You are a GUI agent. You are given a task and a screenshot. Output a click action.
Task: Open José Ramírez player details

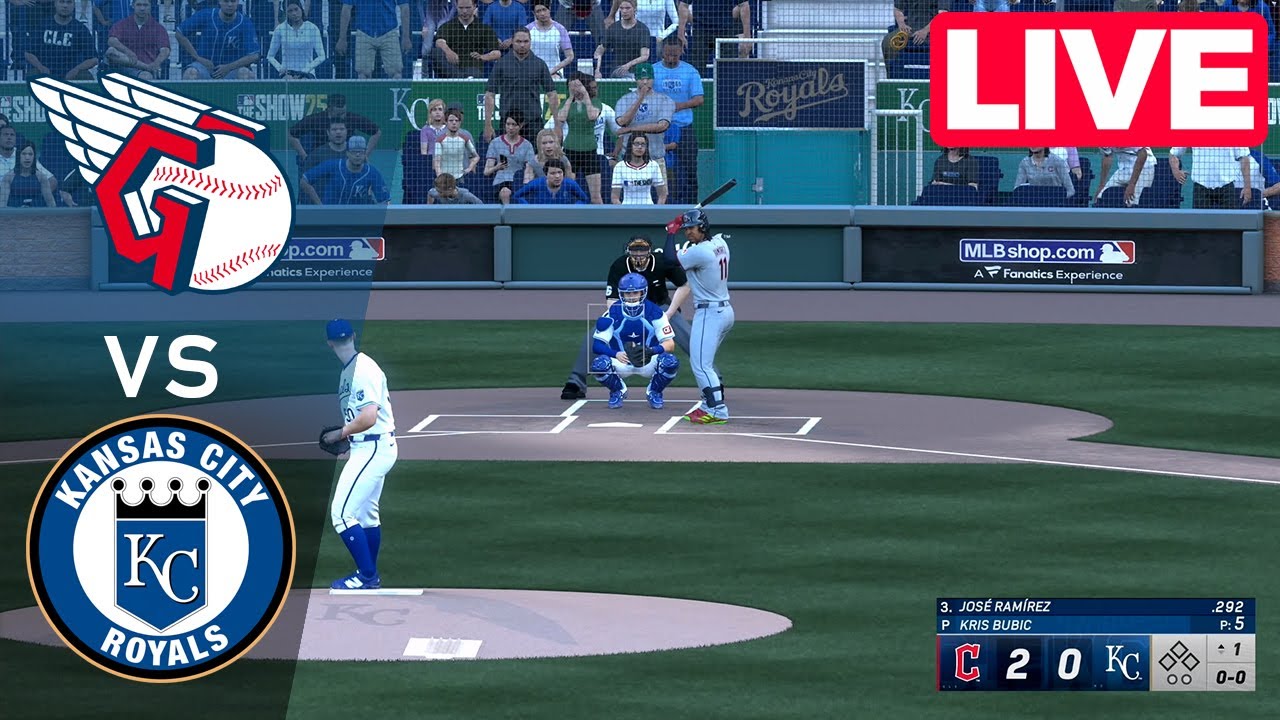(x=1004, y=606)
